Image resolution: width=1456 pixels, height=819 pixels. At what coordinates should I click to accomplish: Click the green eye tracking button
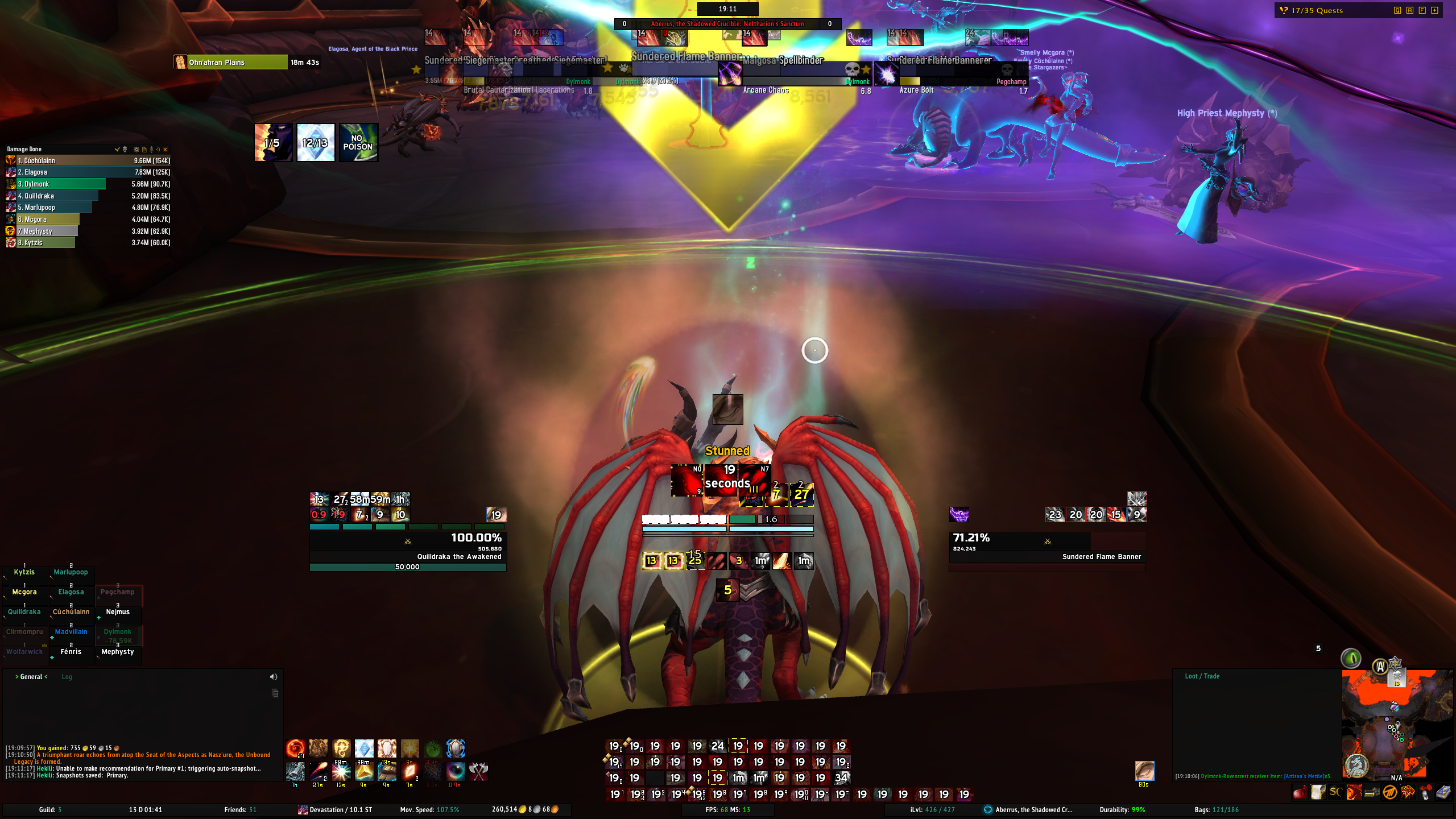[1351, 659]
